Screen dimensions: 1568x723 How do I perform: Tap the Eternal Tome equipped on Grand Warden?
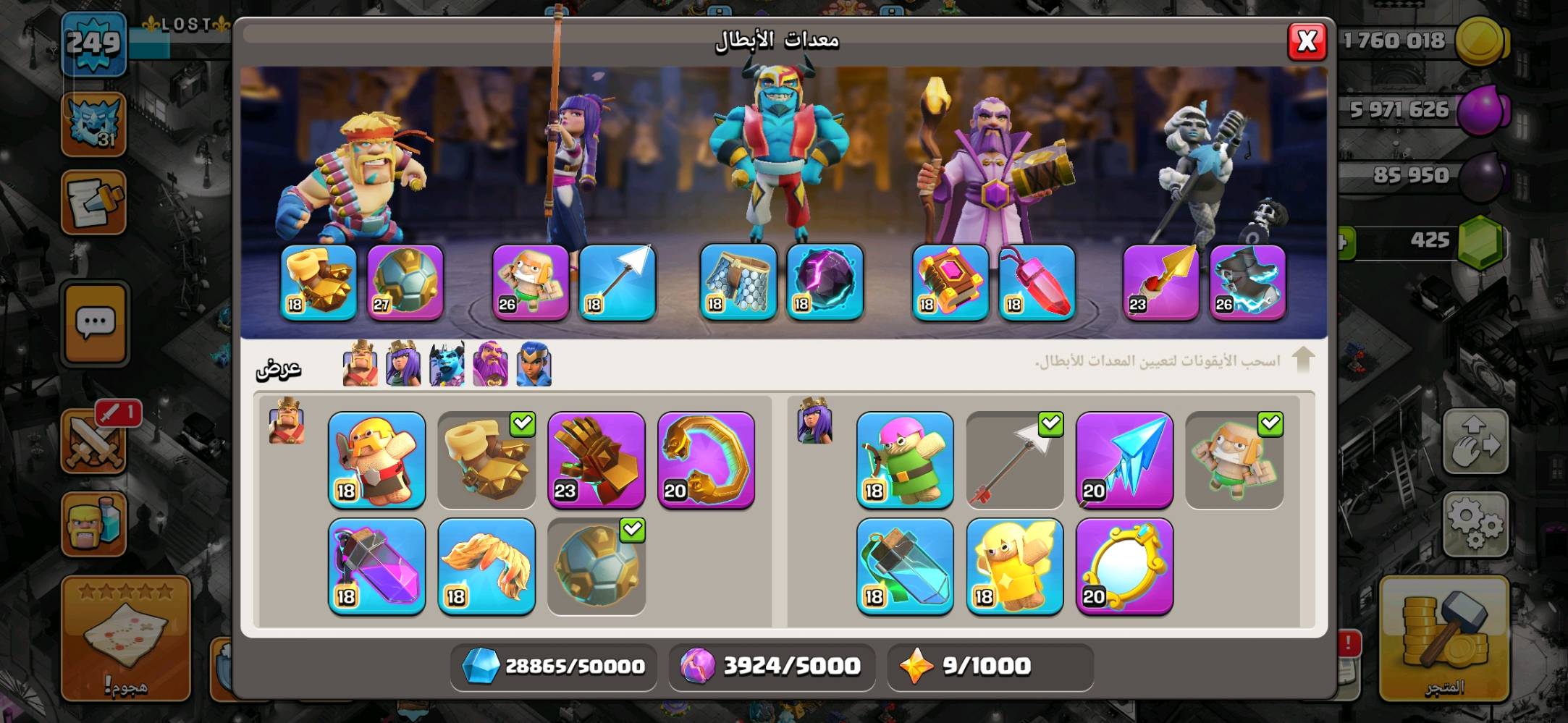pos(948,284)
